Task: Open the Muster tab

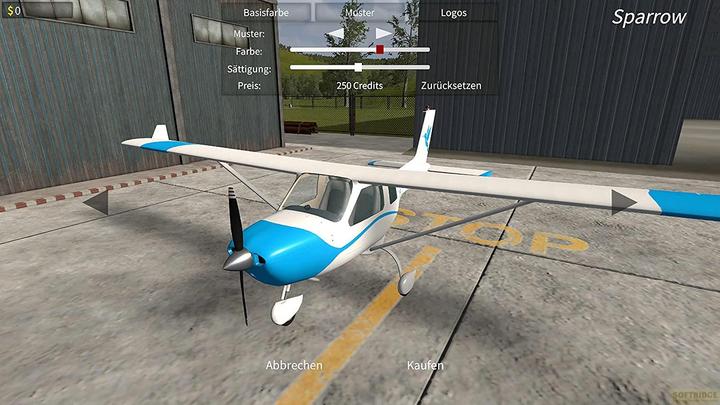Action: 359,14
